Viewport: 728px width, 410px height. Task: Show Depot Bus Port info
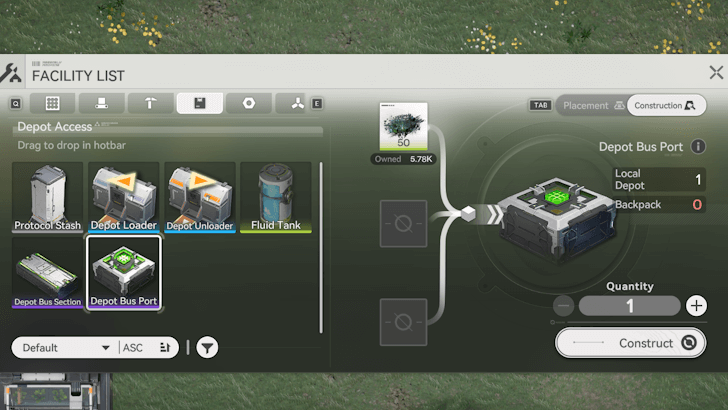point(698,147)
